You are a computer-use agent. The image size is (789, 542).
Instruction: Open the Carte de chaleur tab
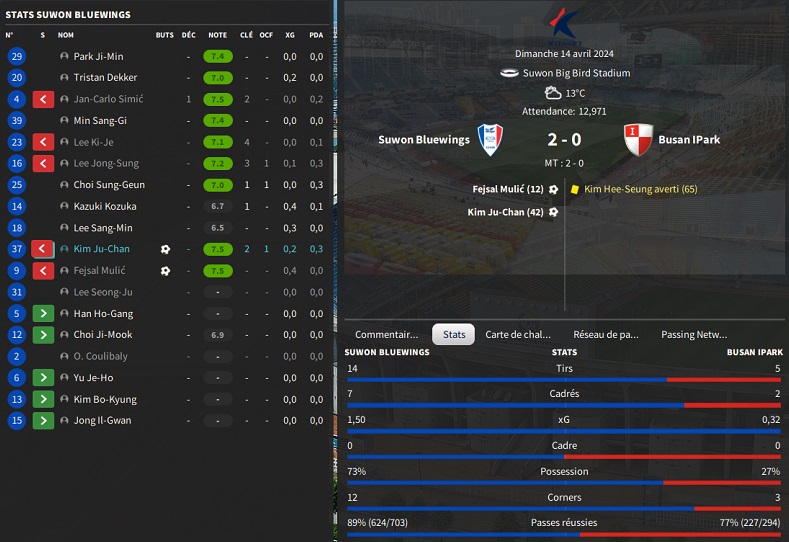[x=518, y=334]
